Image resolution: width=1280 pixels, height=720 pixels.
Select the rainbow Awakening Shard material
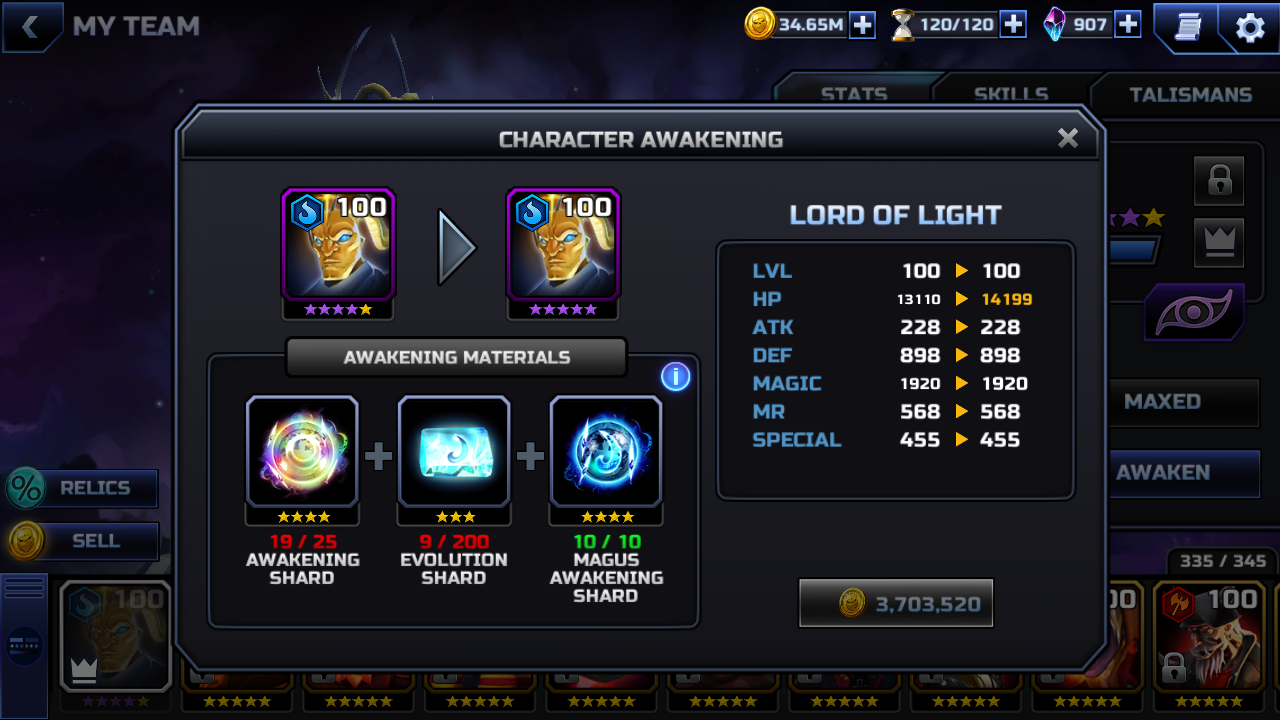[x=302, y=452]
